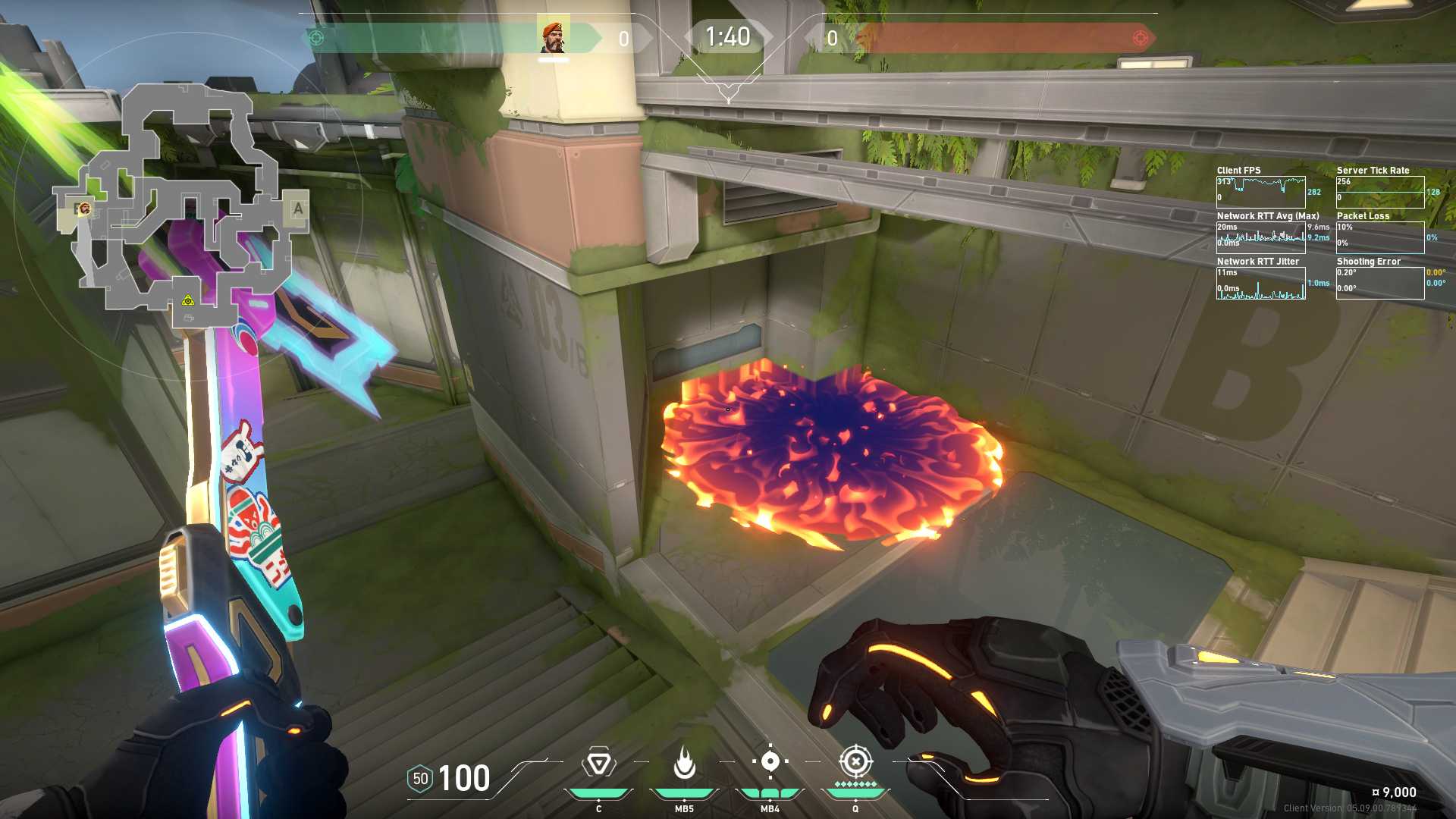The image size is (1456, 819).
Task: Click the red enemy team emblem
Action: [1140, 38]
